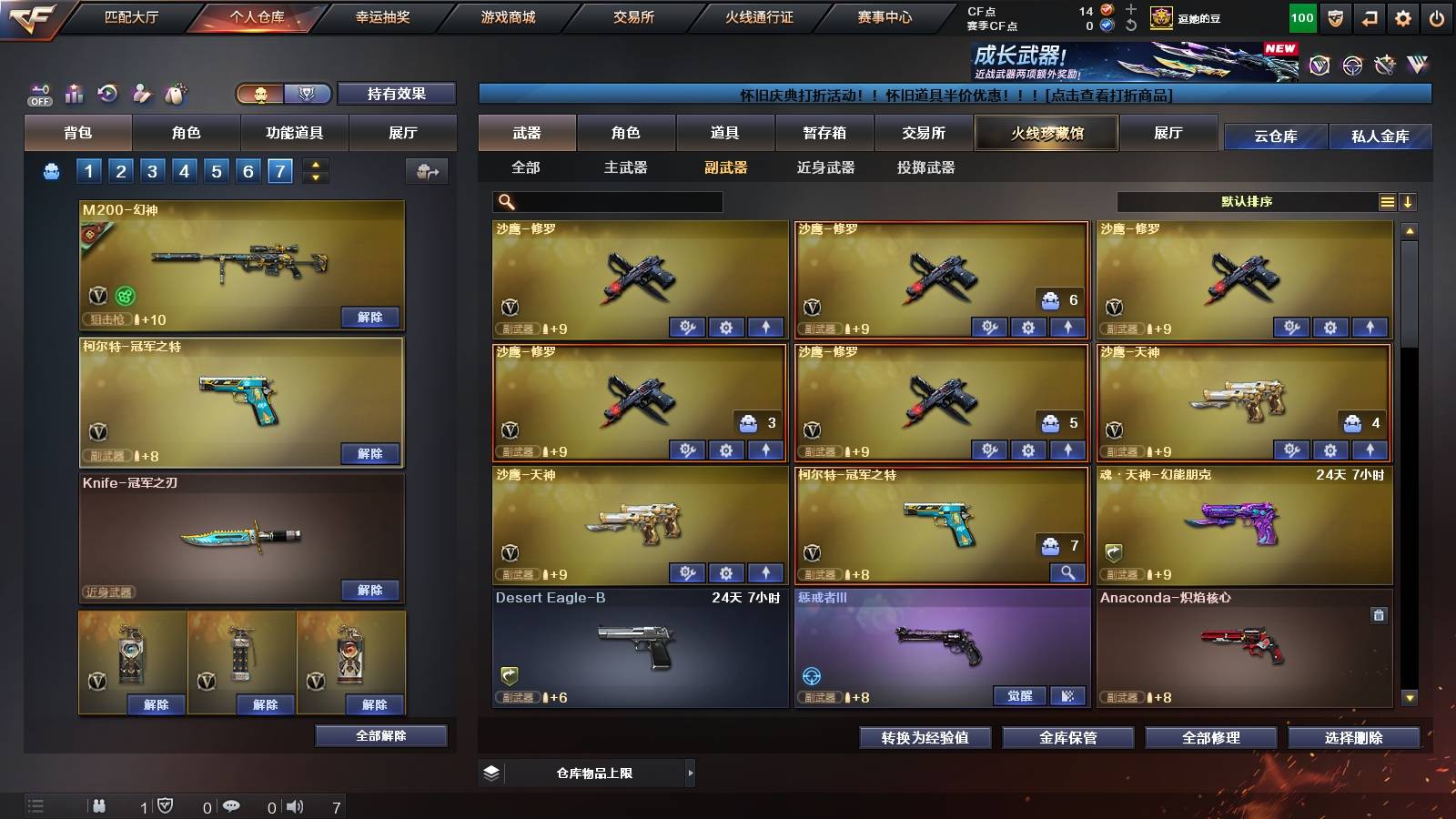Screen dimensions: 1456x819
Task: Open the 近身武器 weapon filter tab
Action: tap(826, 167)
